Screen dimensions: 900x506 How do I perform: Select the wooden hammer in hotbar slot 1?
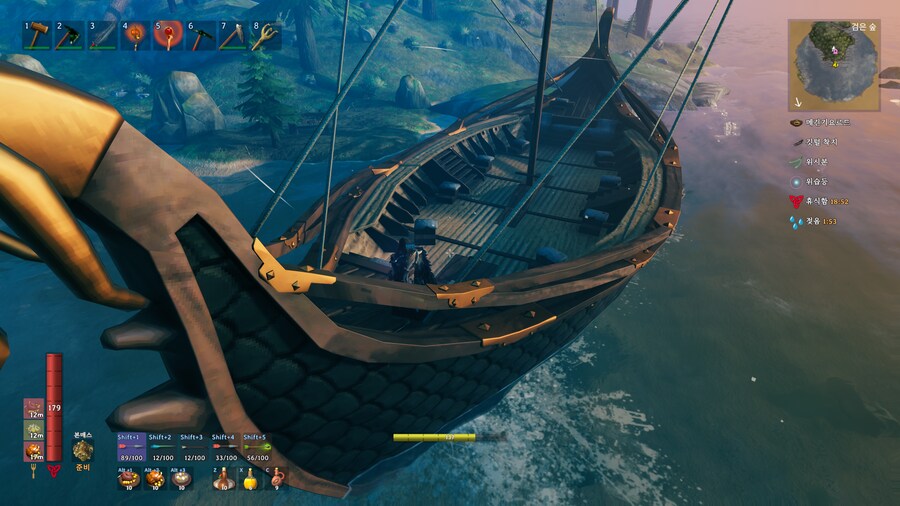coord(37,36)
